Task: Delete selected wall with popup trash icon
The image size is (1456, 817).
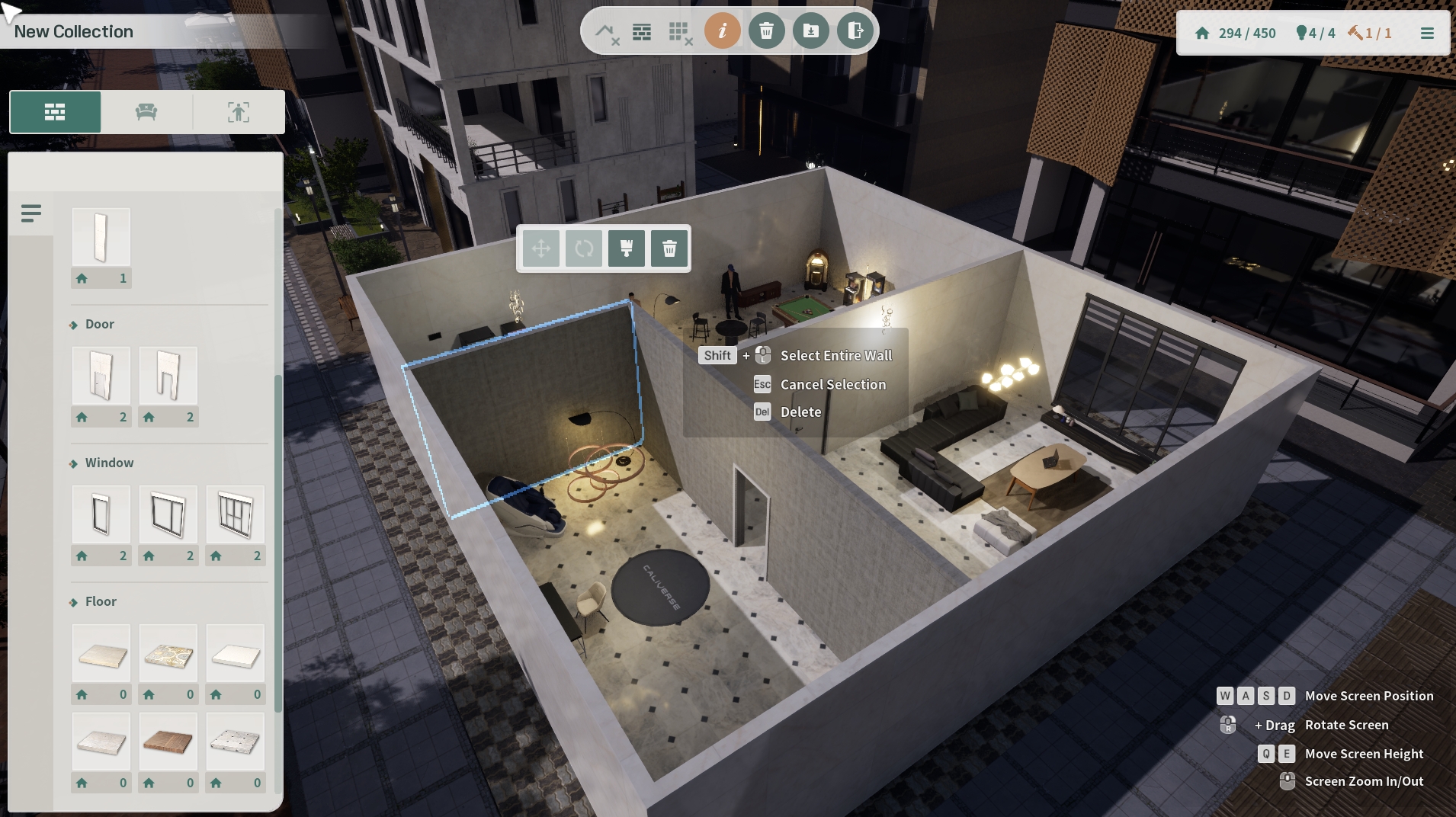Action: tap(669, 248)
